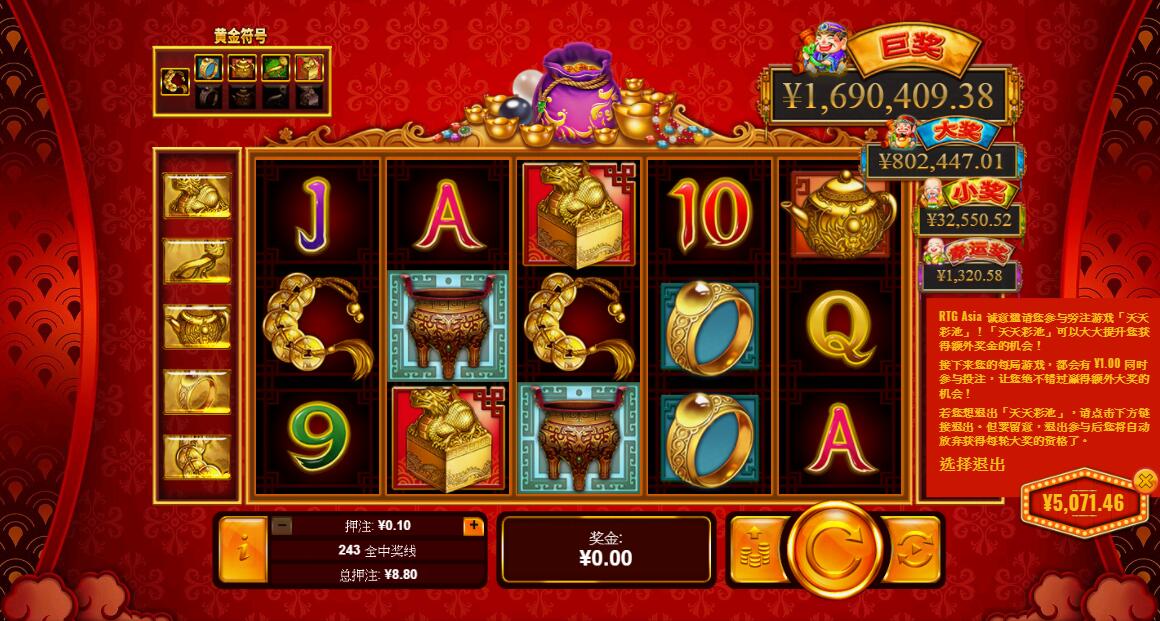The width and height of the screenshot is (1160, 621).
Task: Toggle autoplay with the circular arrows play button
Action: [912, 550]
